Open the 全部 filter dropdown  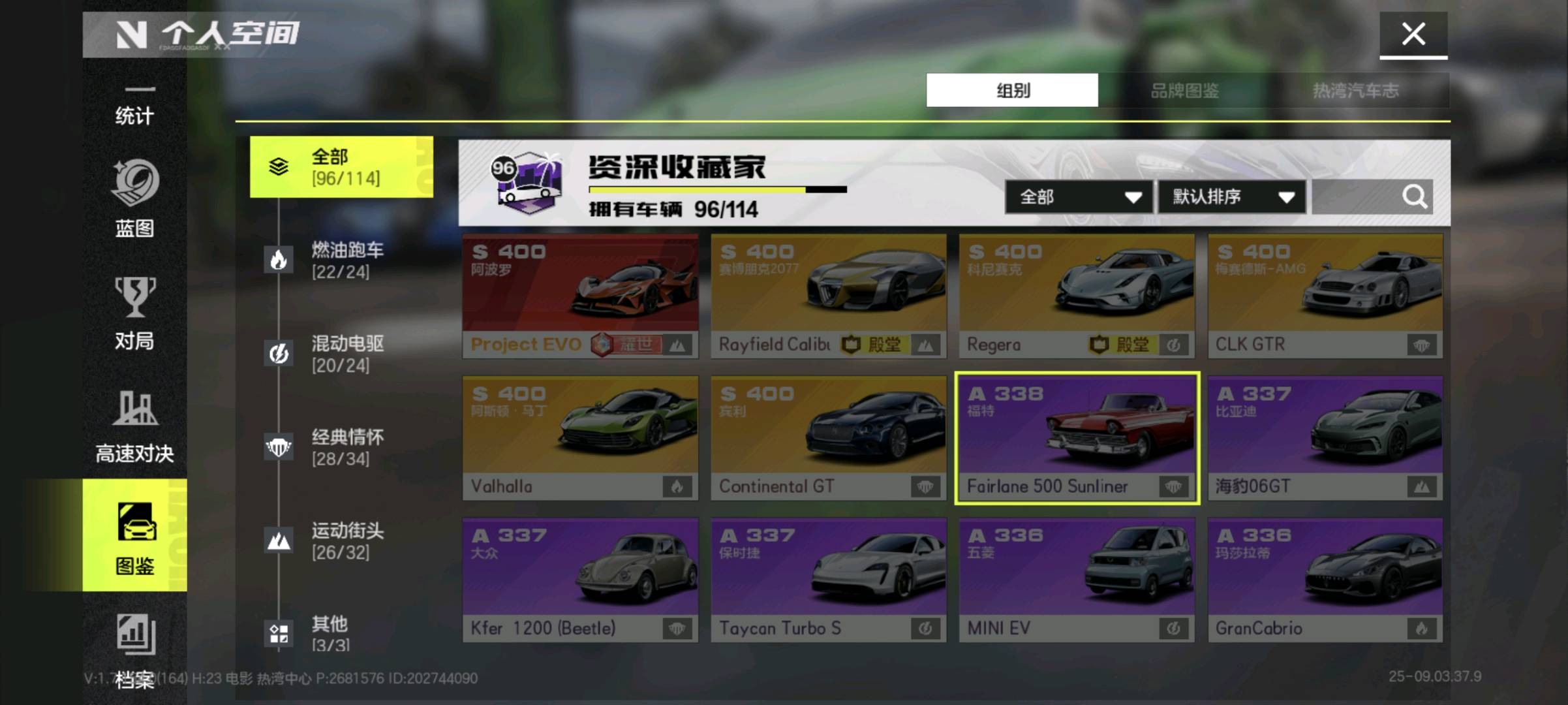(x=1079, y=196)
